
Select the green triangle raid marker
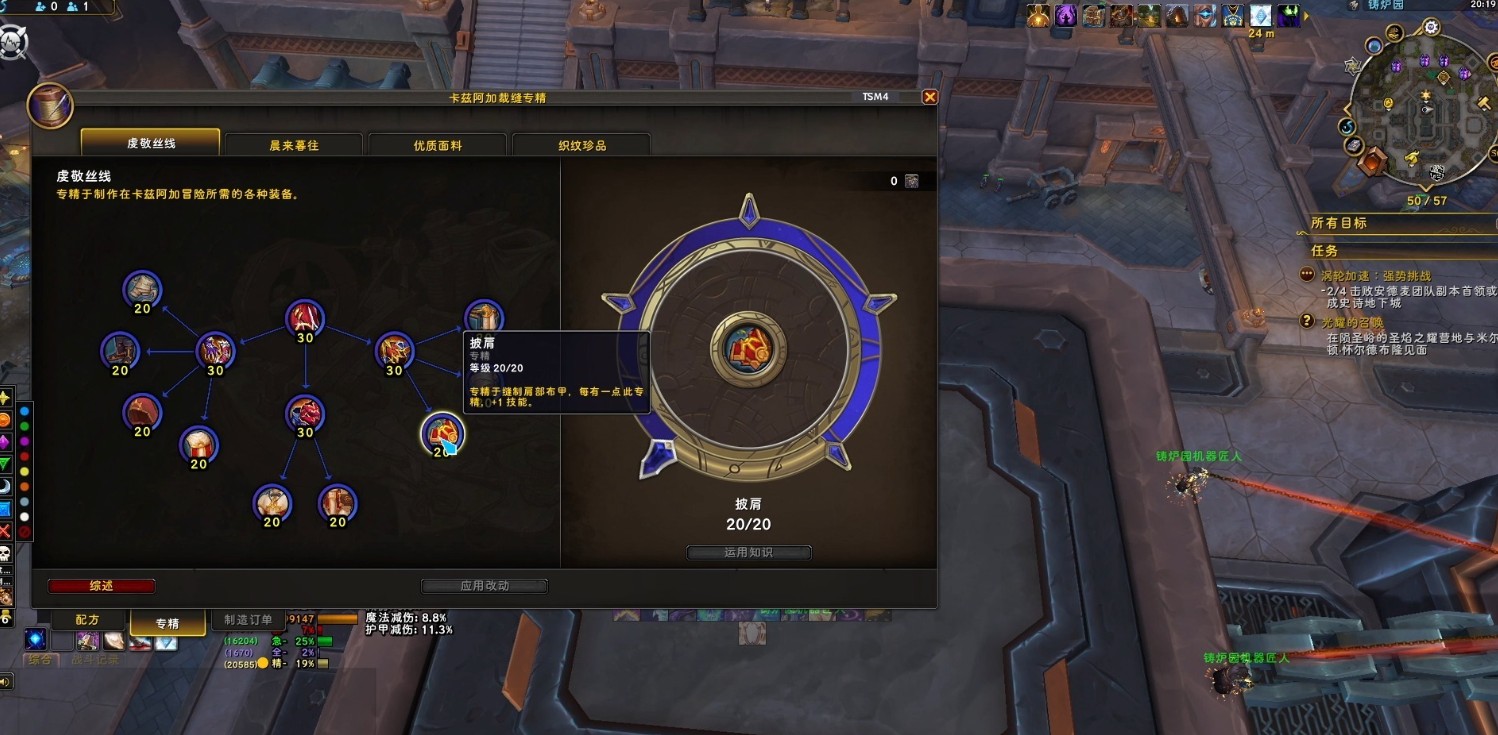[6, 463]
